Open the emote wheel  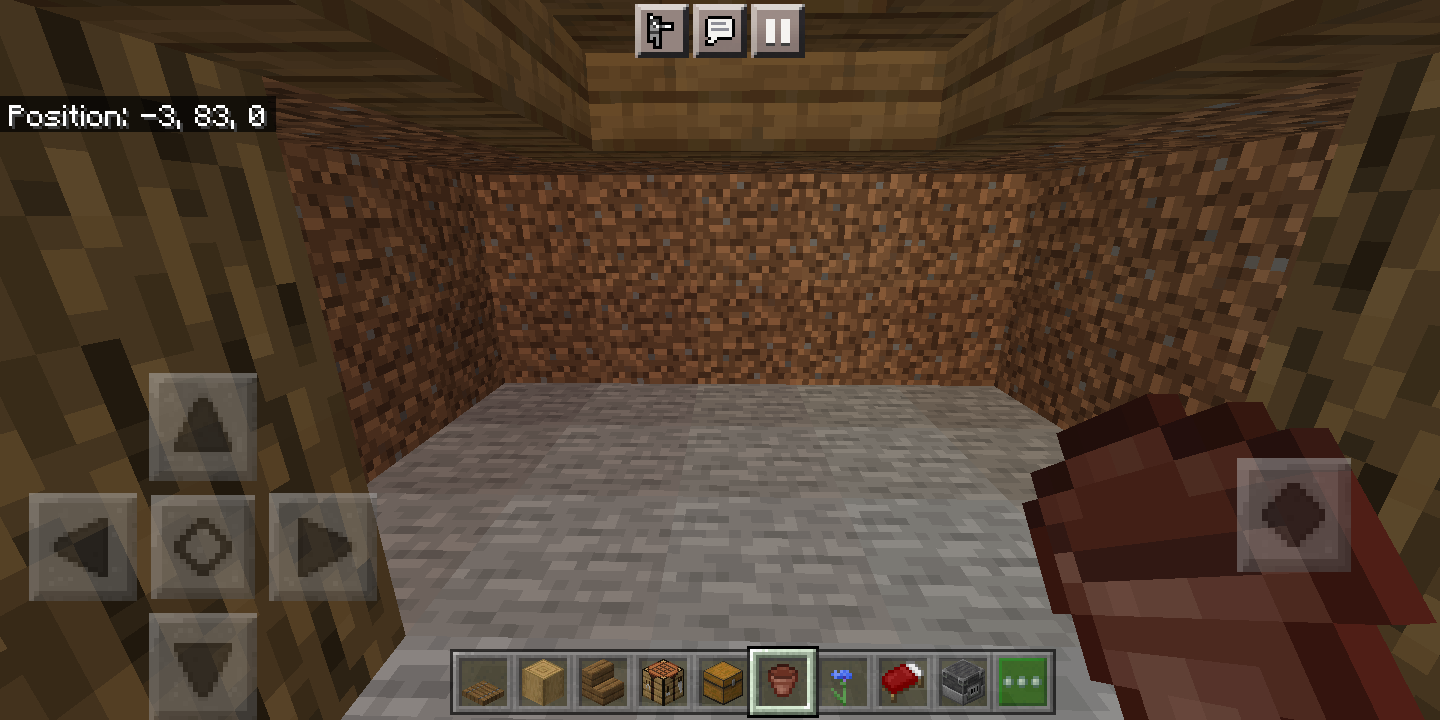tap(660, 31)
